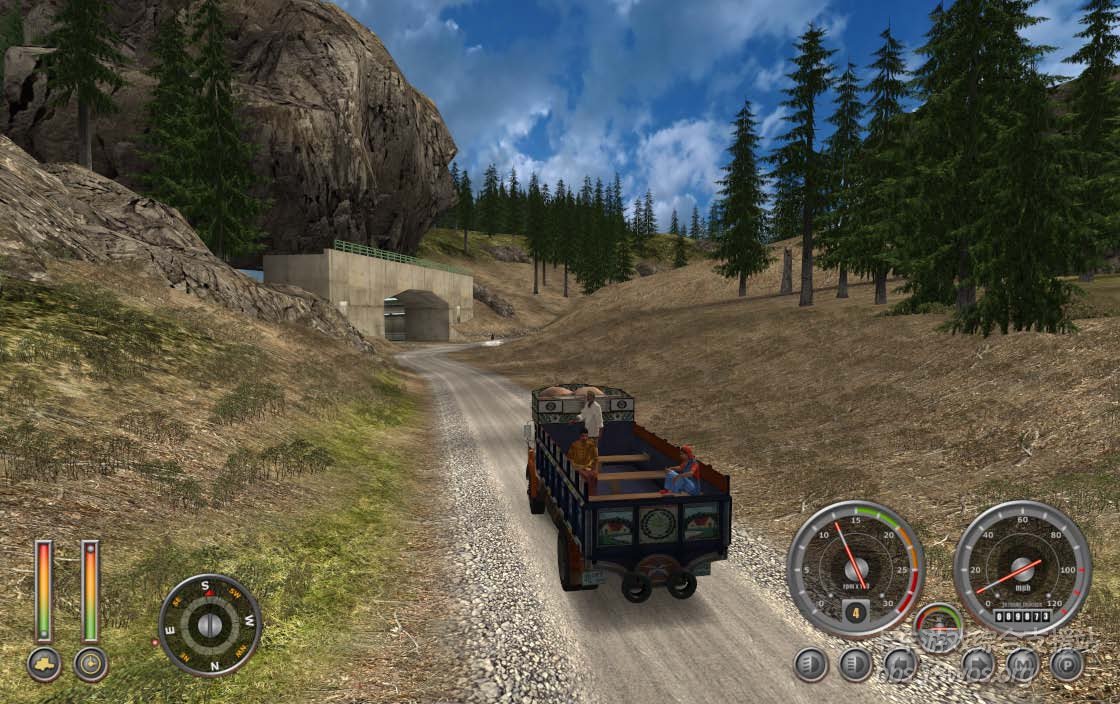Viewport: 1120px width, 704px height.
Task: Switch on the right turn signal
Action: [x=978, y=664]
